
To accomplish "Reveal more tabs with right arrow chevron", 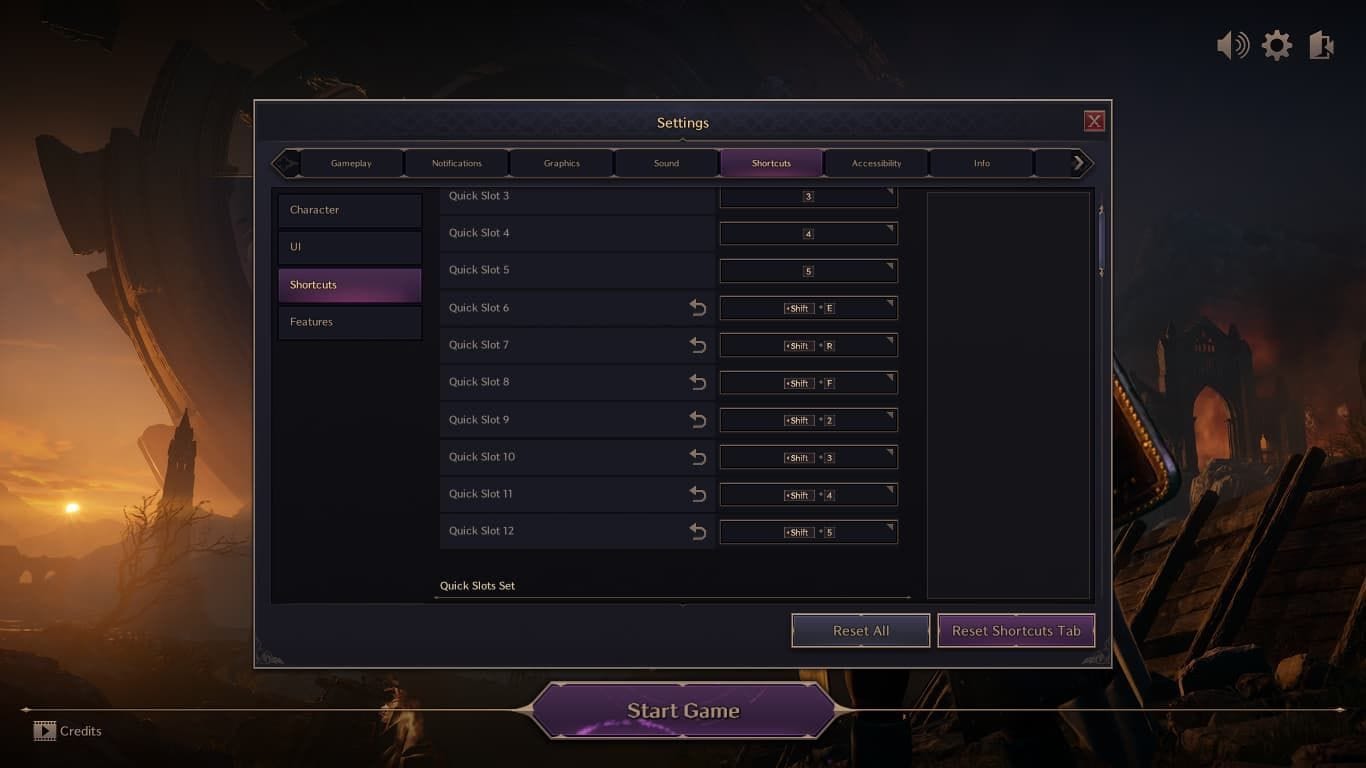I will pos(1078,161).
